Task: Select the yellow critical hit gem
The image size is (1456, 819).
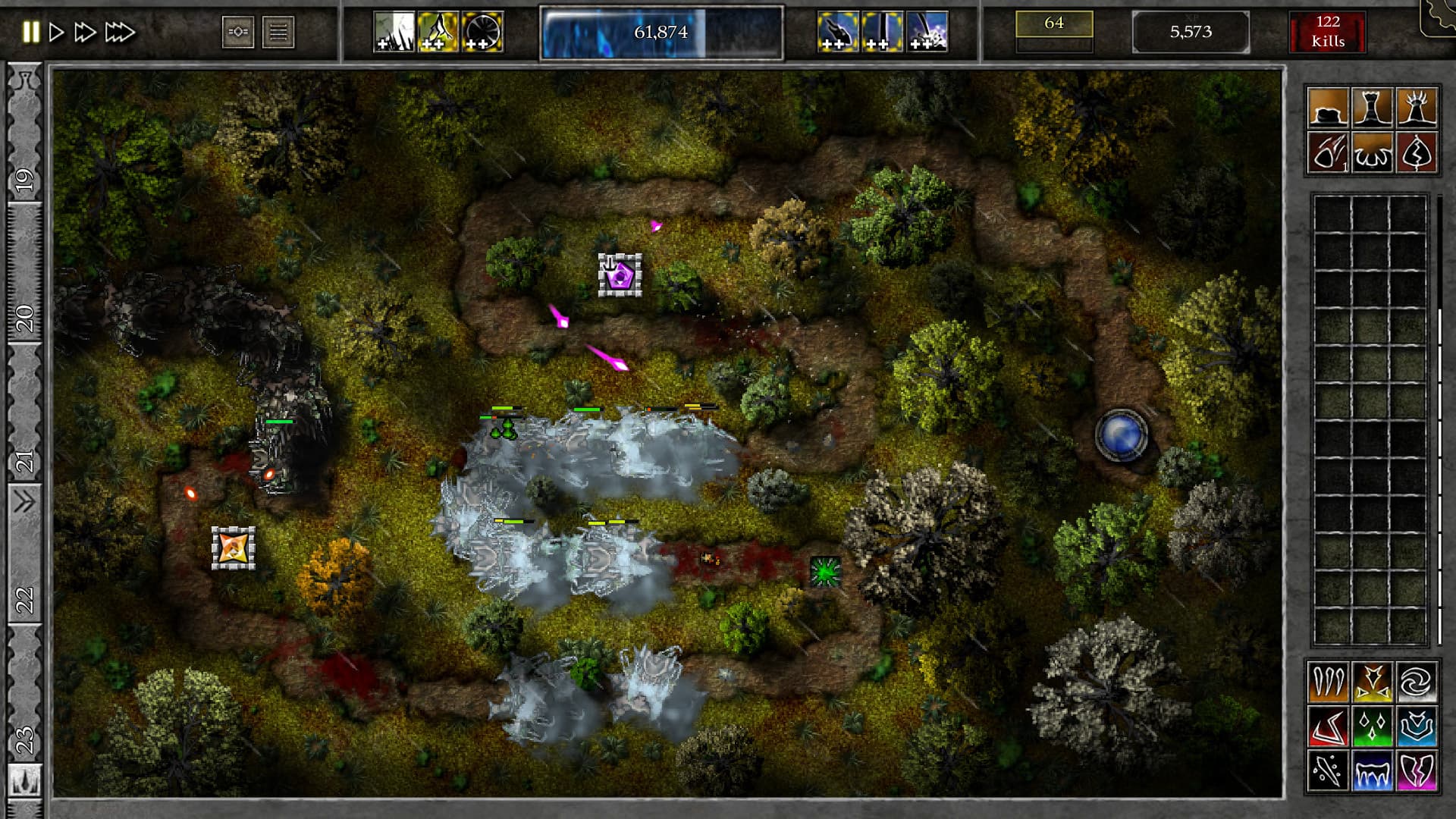Action: pos(1375,685)
